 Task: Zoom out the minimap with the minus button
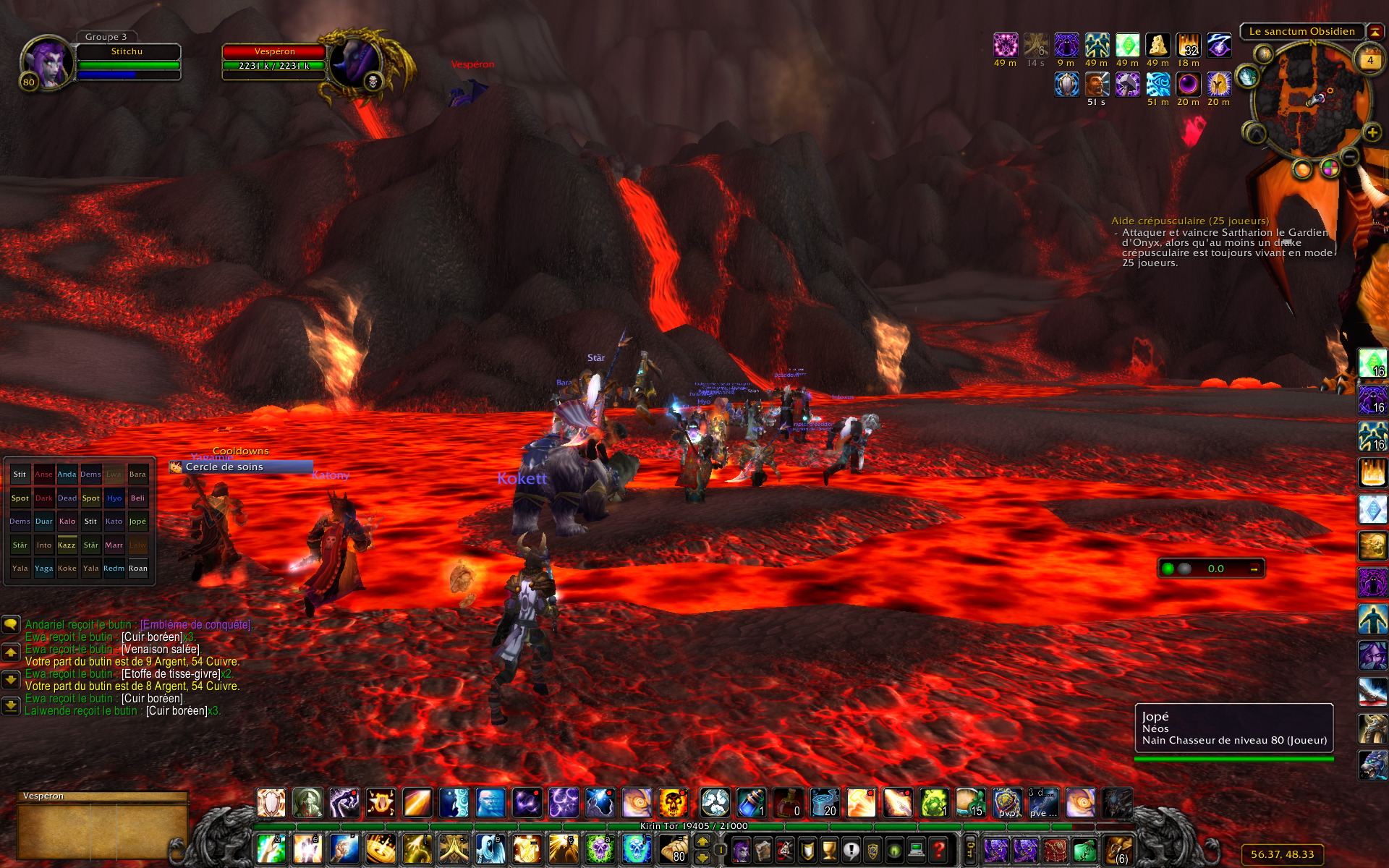click(x=1350, y=156)
